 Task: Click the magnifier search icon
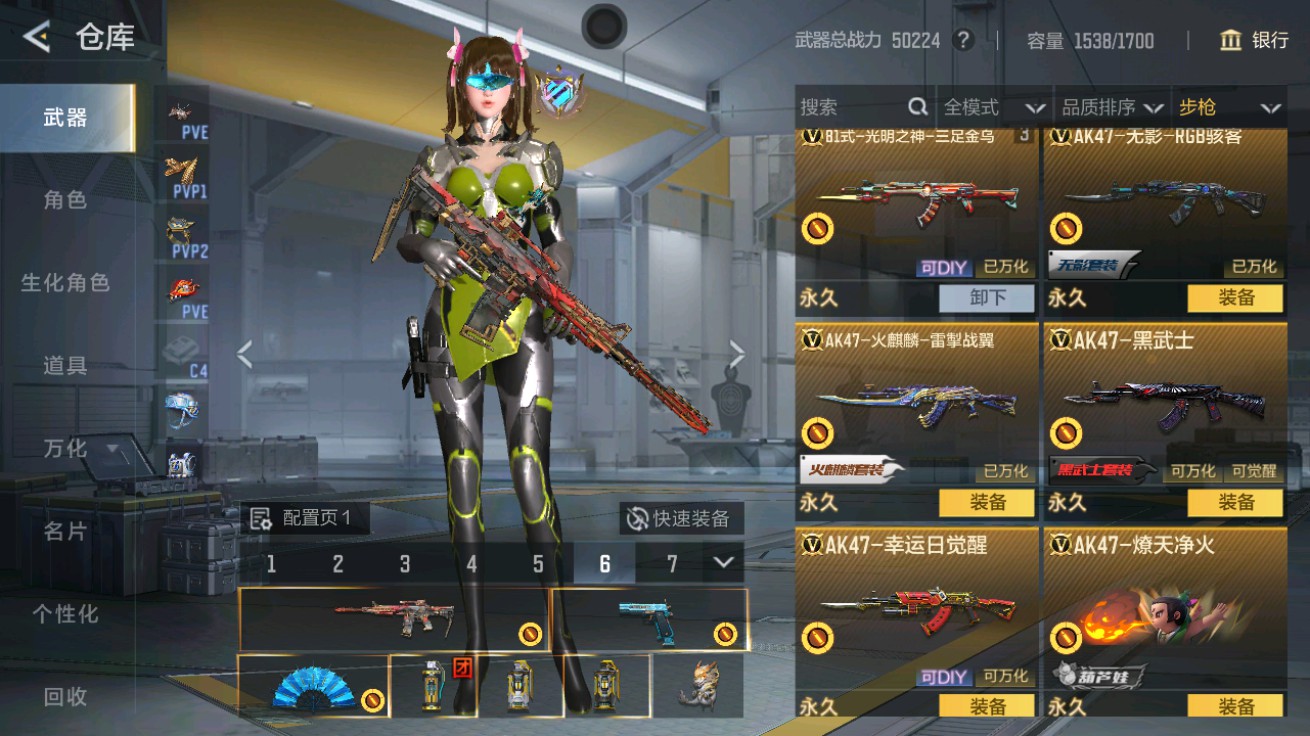pos(915,107)
